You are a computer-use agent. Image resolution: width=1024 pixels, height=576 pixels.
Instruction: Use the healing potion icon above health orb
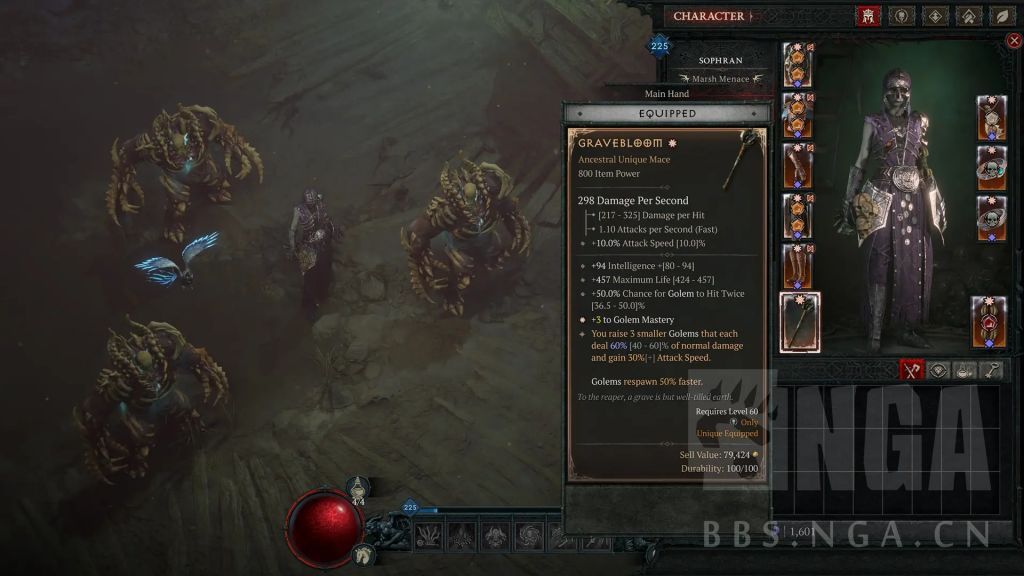click(x=359, y=489)
